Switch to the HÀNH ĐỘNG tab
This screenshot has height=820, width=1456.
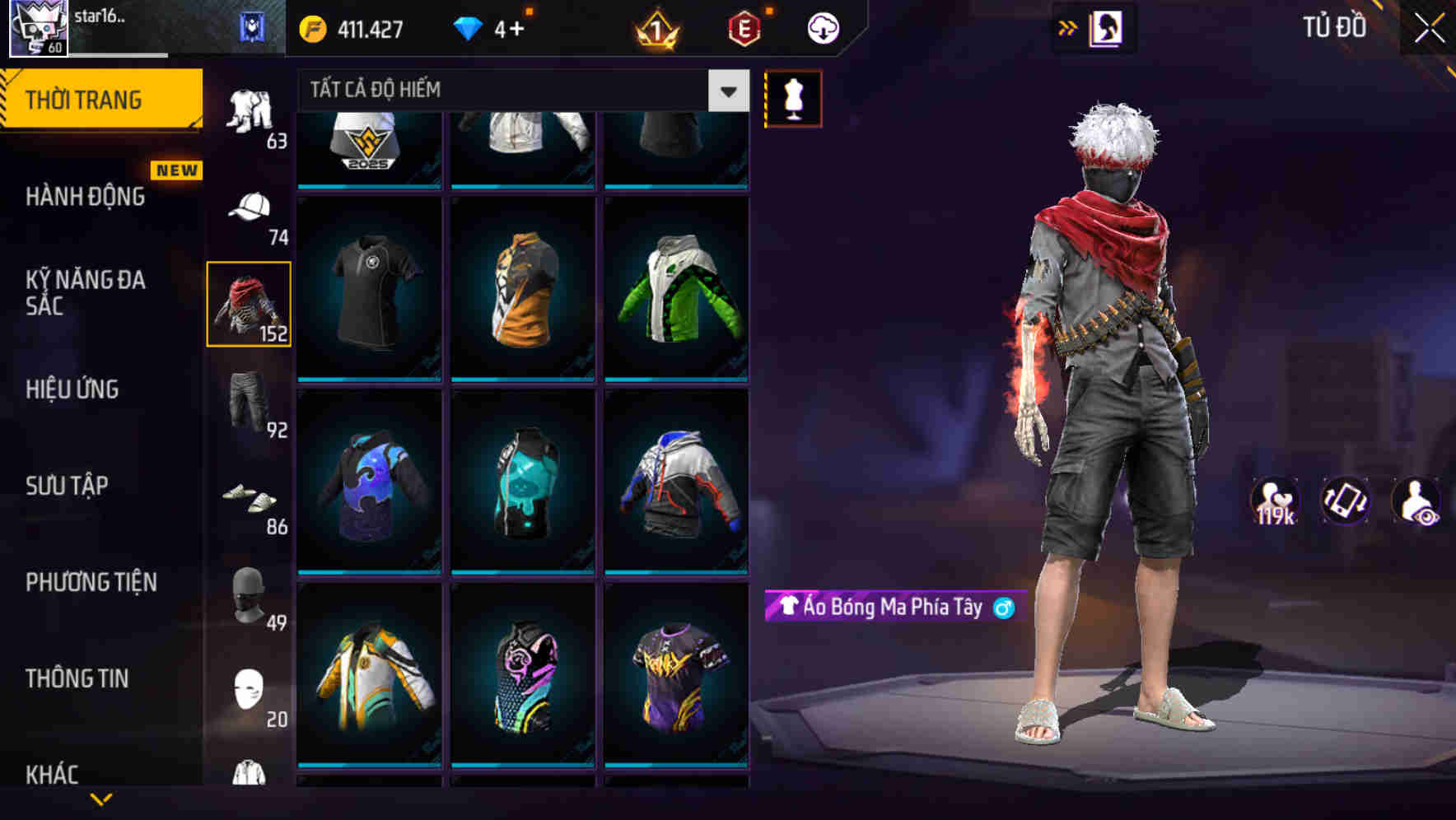click(x=85, y=197)
